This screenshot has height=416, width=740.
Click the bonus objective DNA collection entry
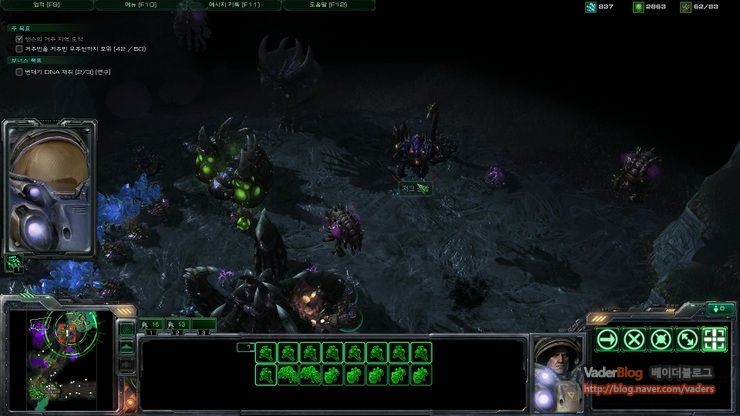tap(66, 72)
